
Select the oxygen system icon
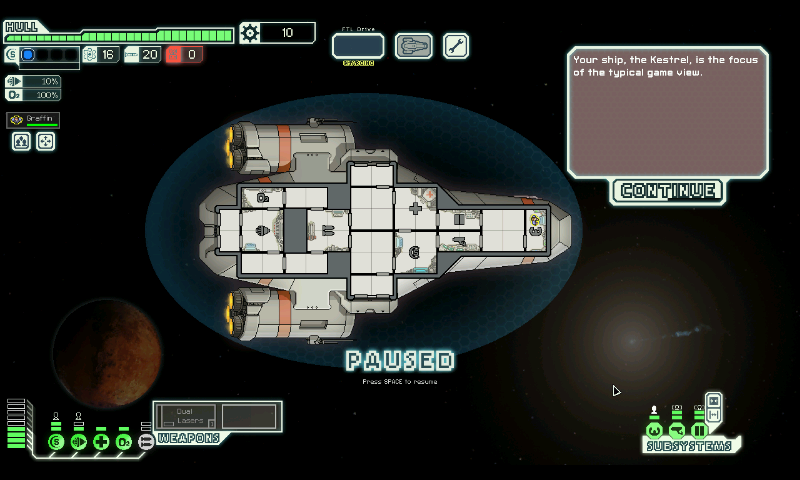[x=124, y=441]
